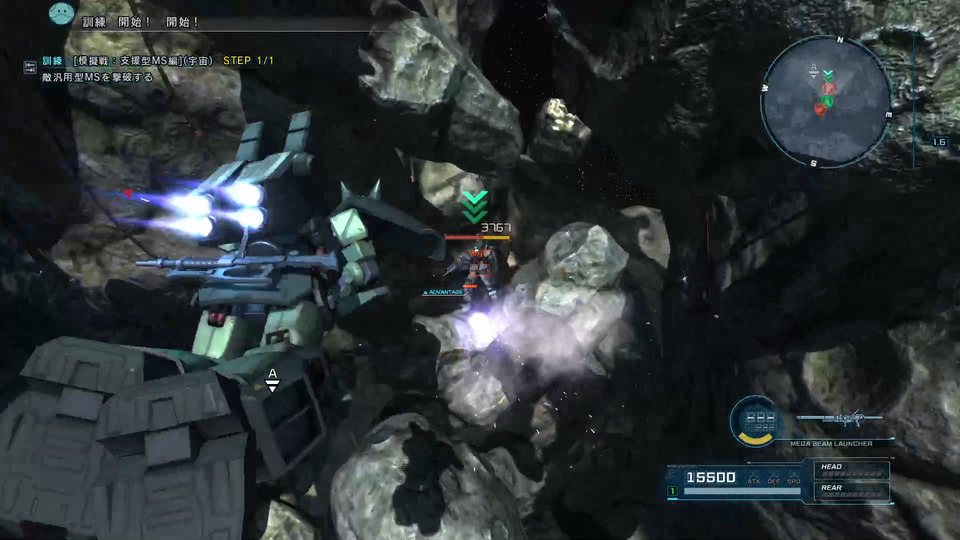Click the green enemy target marker
This screenshot has width=960, height=540.
tap(473, 206)
